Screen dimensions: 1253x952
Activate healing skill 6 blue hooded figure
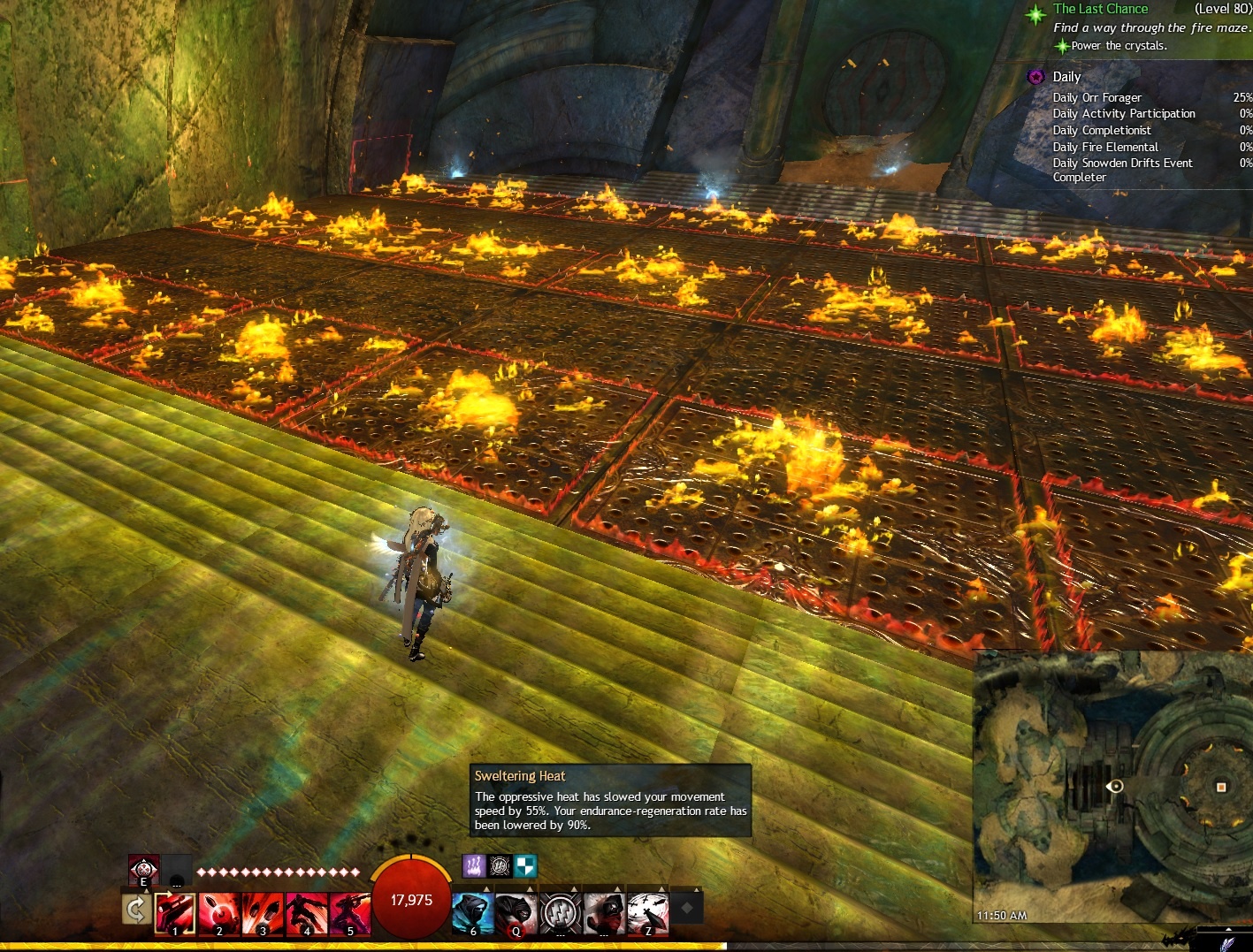[473, 912]
